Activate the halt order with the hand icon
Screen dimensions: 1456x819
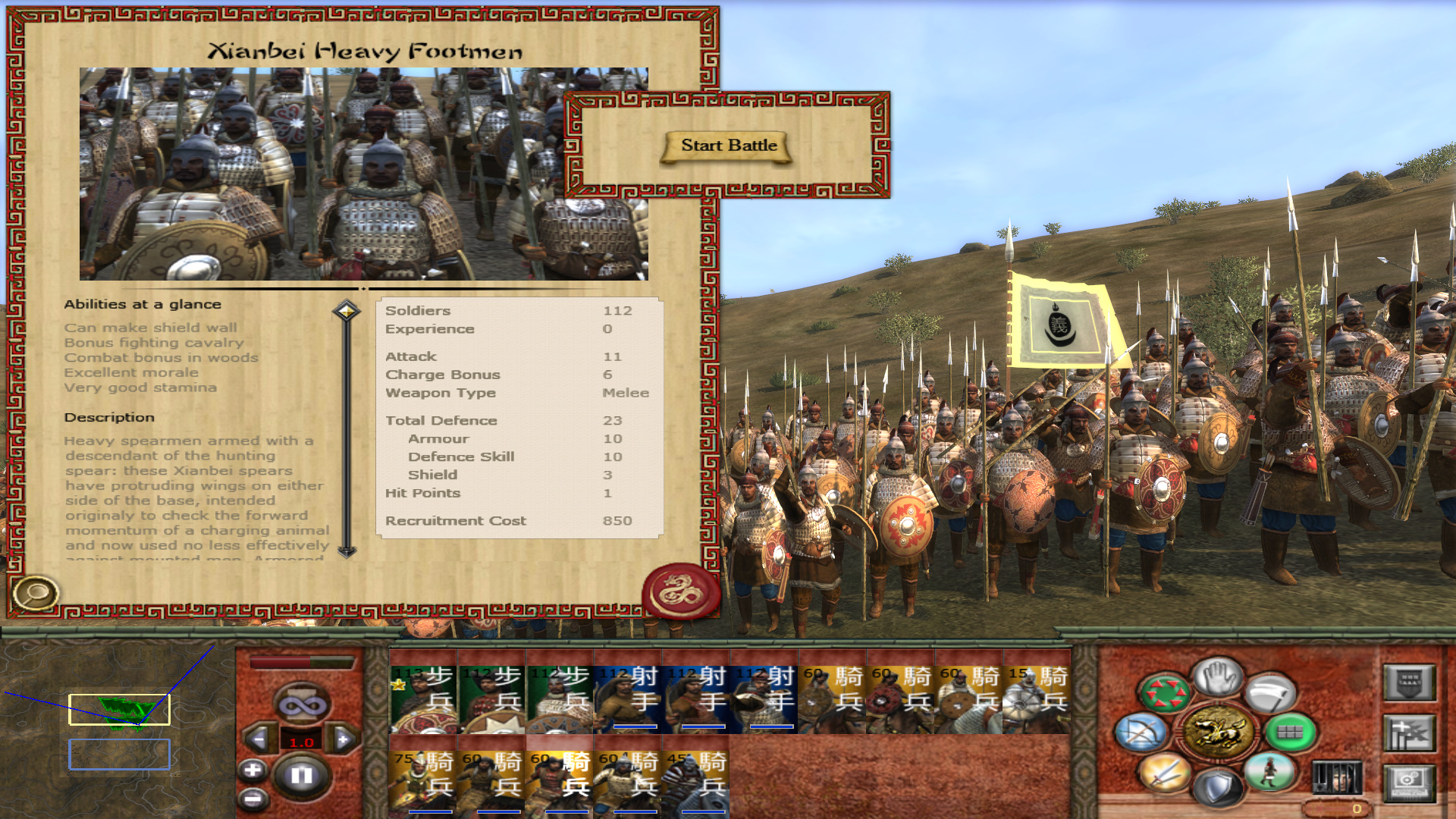pyautogui.click(x=1218, y=677)
